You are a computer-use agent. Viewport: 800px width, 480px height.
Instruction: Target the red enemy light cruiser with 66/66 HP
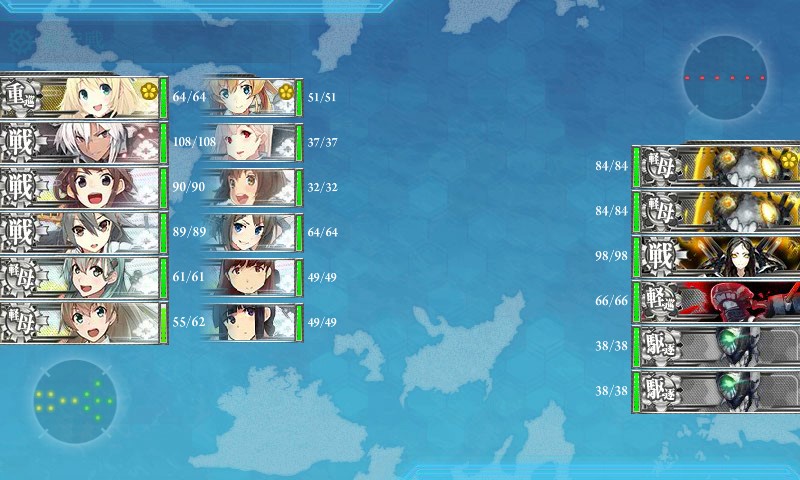716,300
